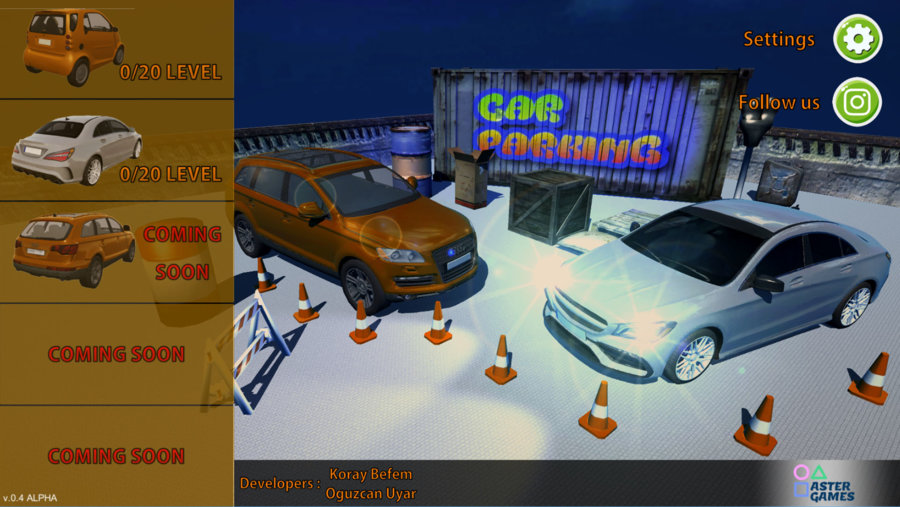Open the Instagram Follow us button
This screenshot has width=900, height=507.
857,102
